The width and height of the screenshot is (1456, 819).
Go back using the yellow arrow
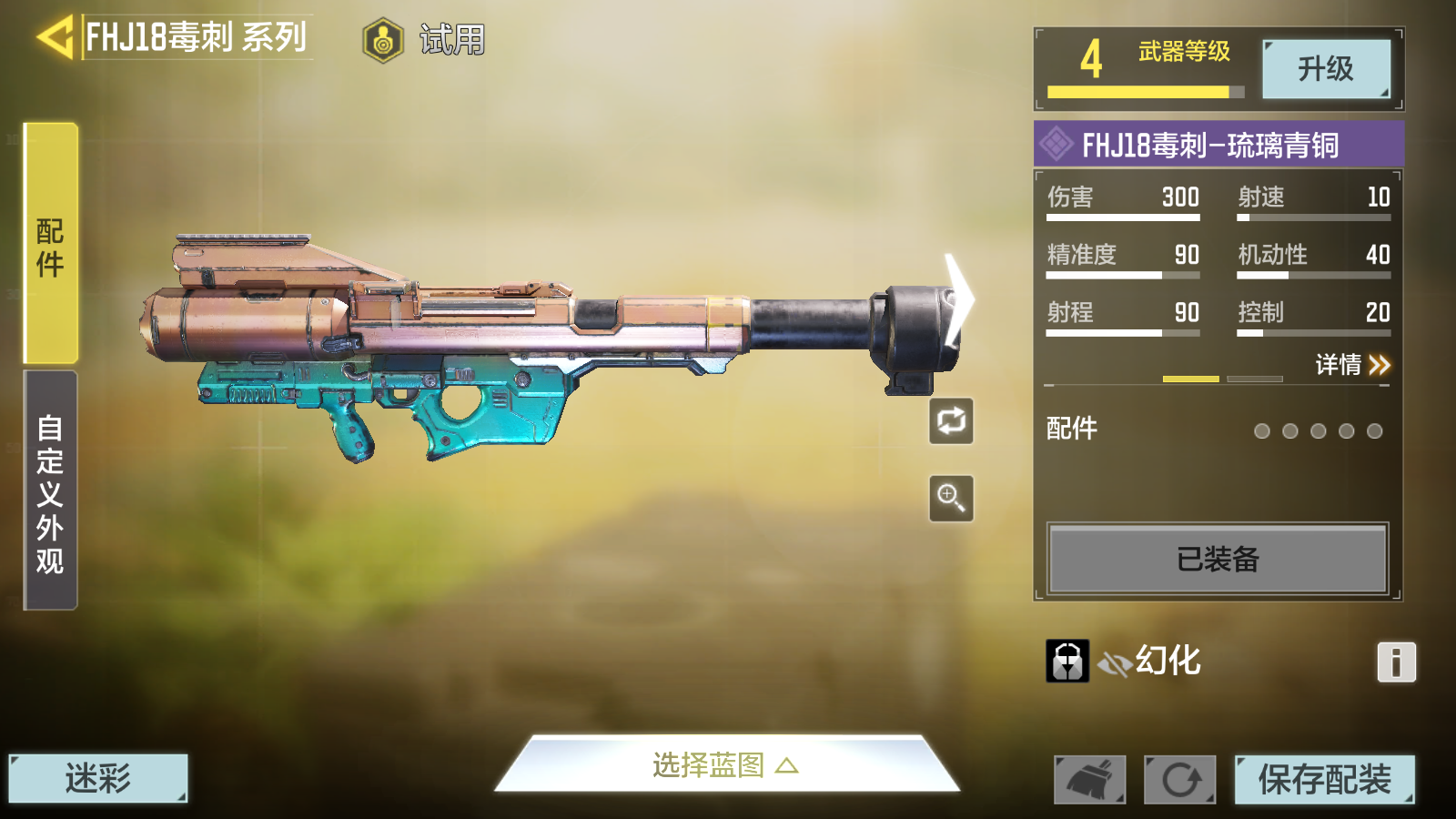(55, 38)
